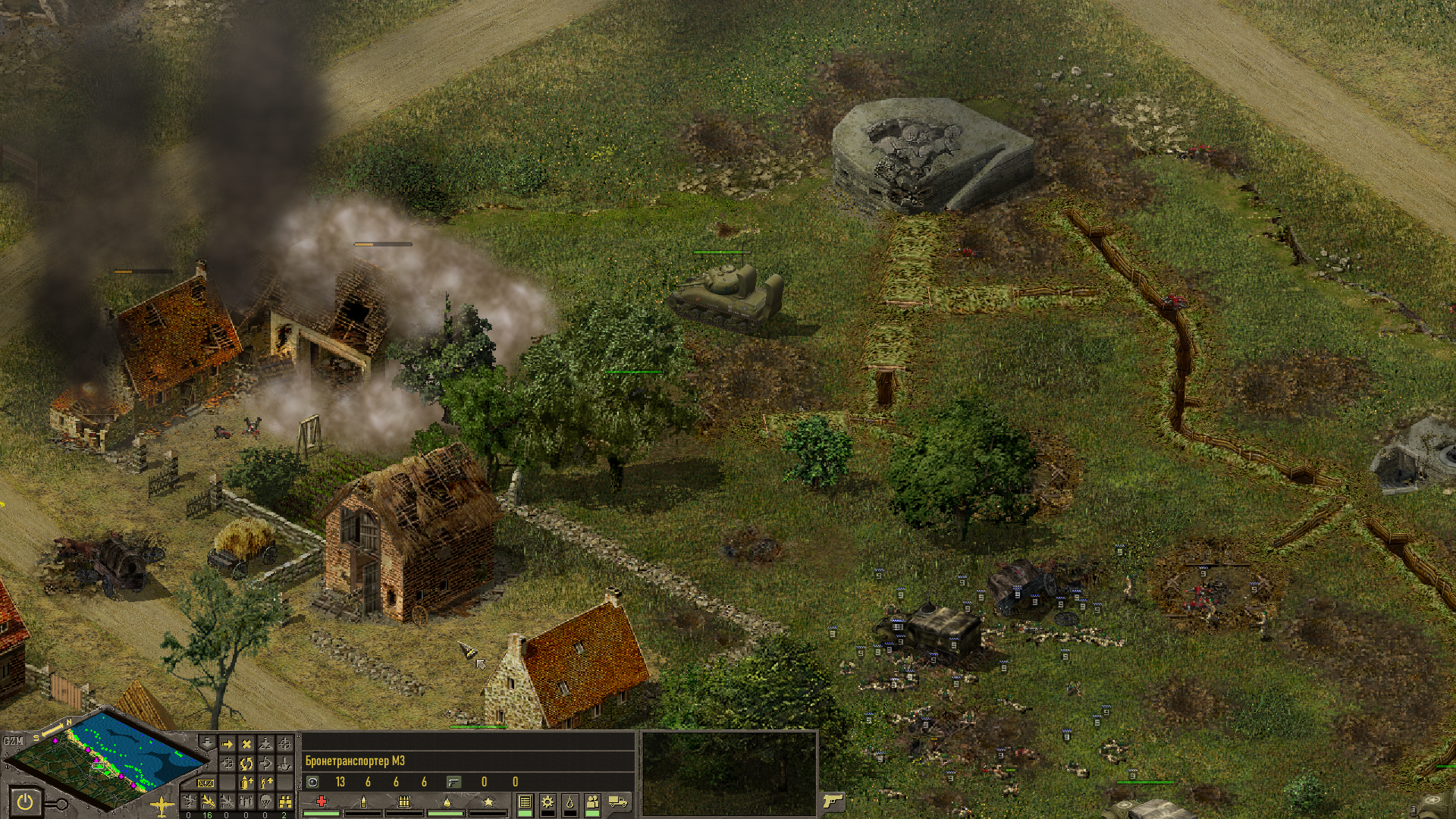Screen dimensions: 1456x819
Task: Toggle the warning envelope message button
Action: pyautogui.click(x=206, y=783)
